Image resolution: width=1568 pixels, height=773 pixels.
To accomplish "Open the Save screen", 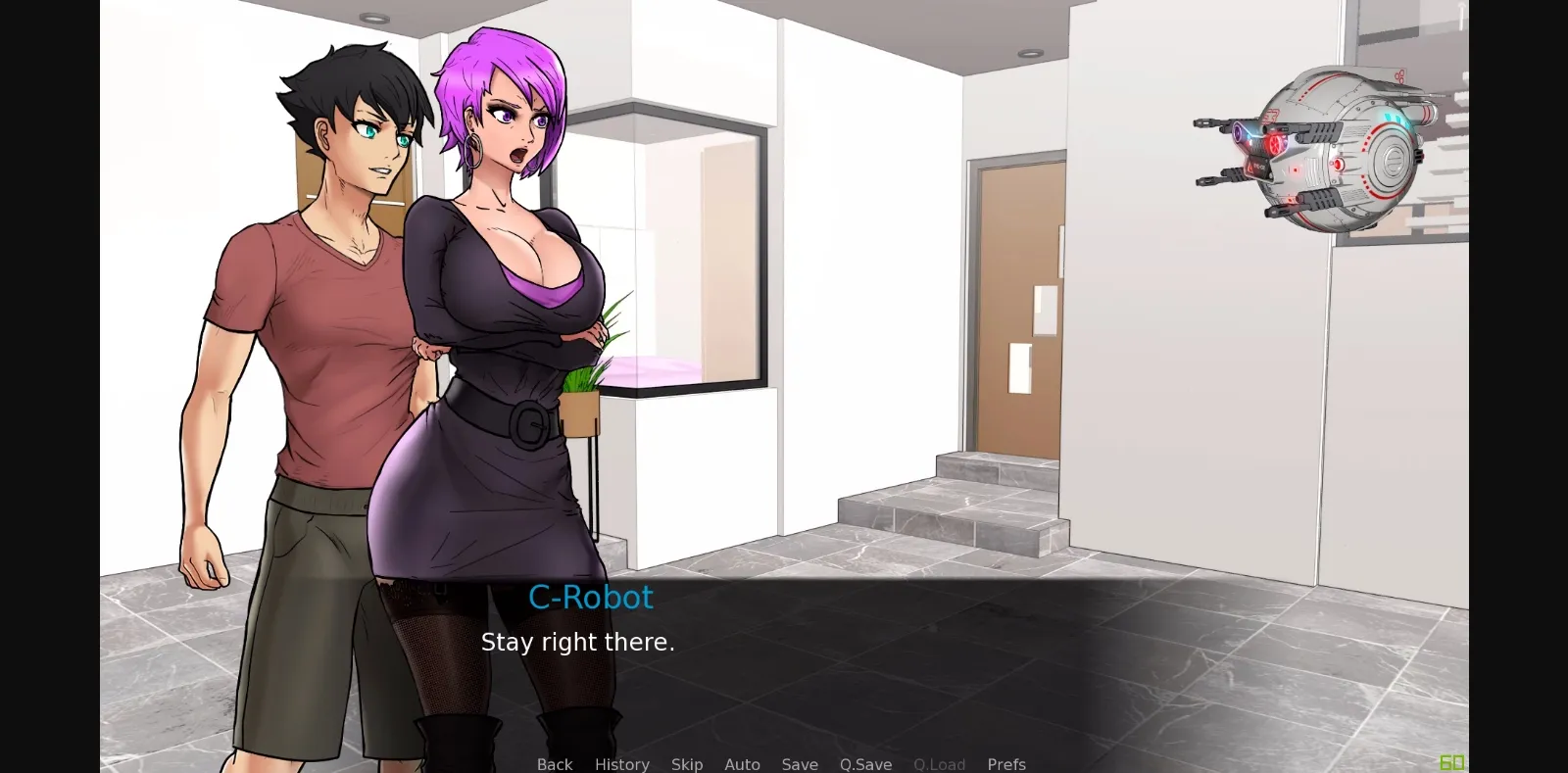I will 800,764.
